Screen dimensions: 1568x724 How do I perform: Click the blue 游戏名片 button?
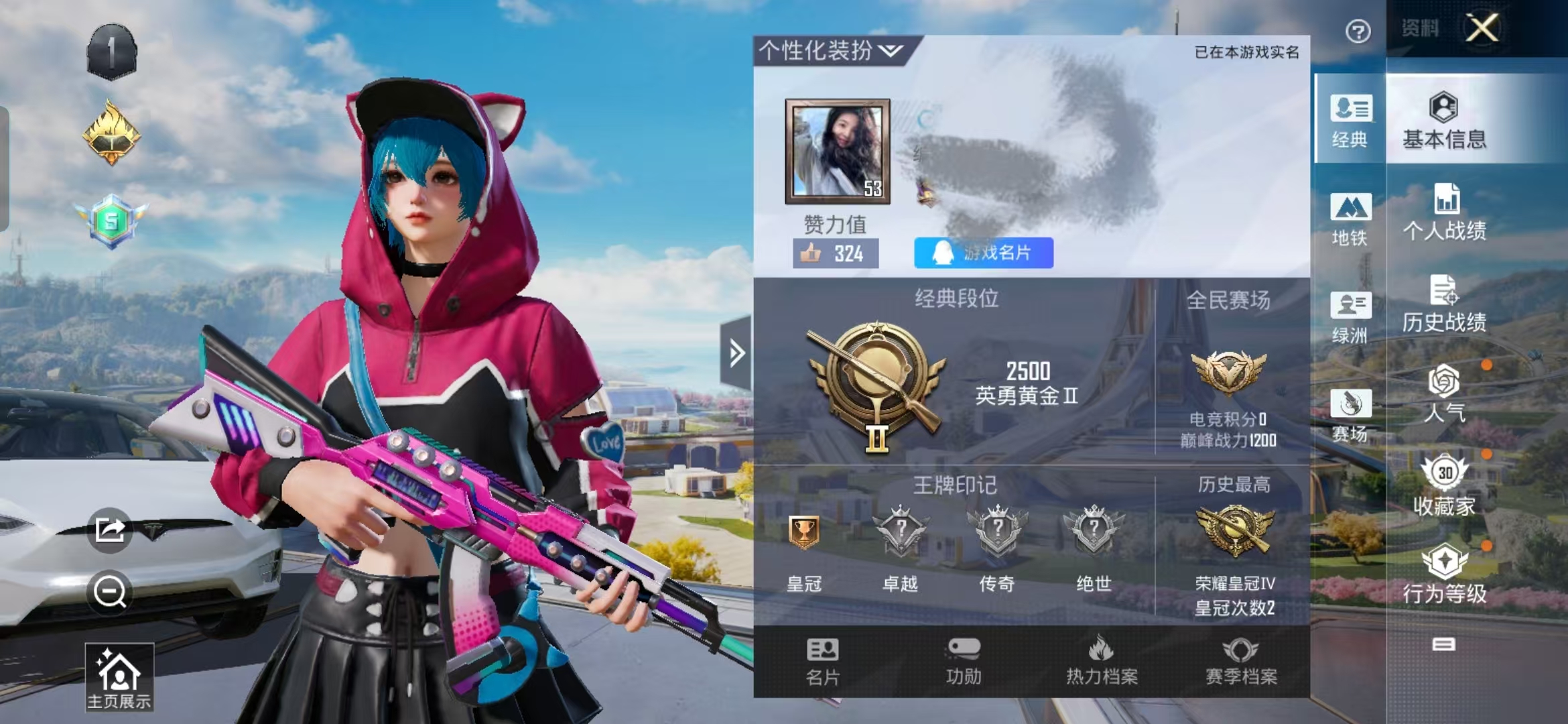coord(983,253)
